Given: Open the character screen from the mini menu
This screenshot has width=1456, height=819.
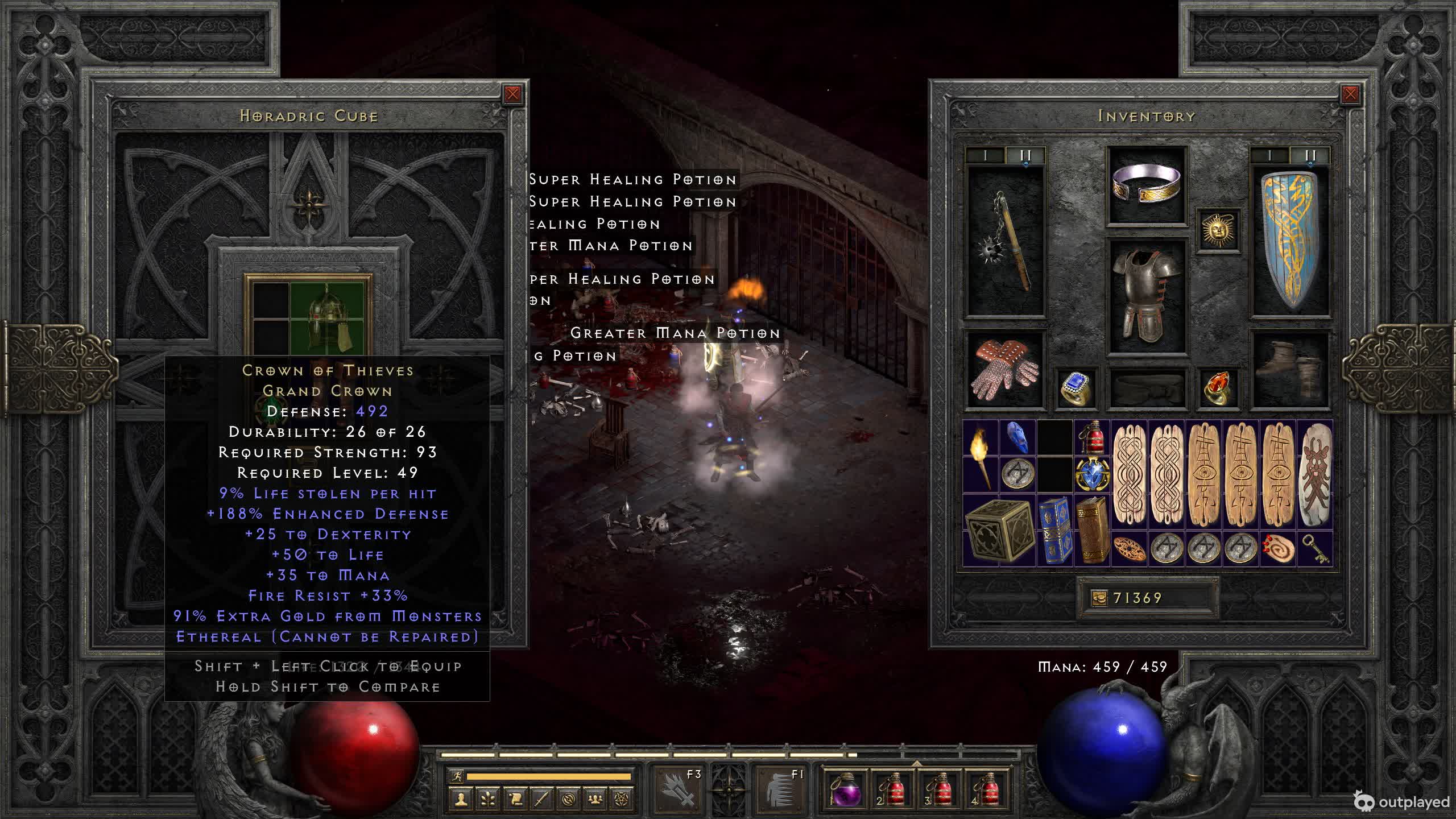Looking at the screenshot, I should coord(461,799).
